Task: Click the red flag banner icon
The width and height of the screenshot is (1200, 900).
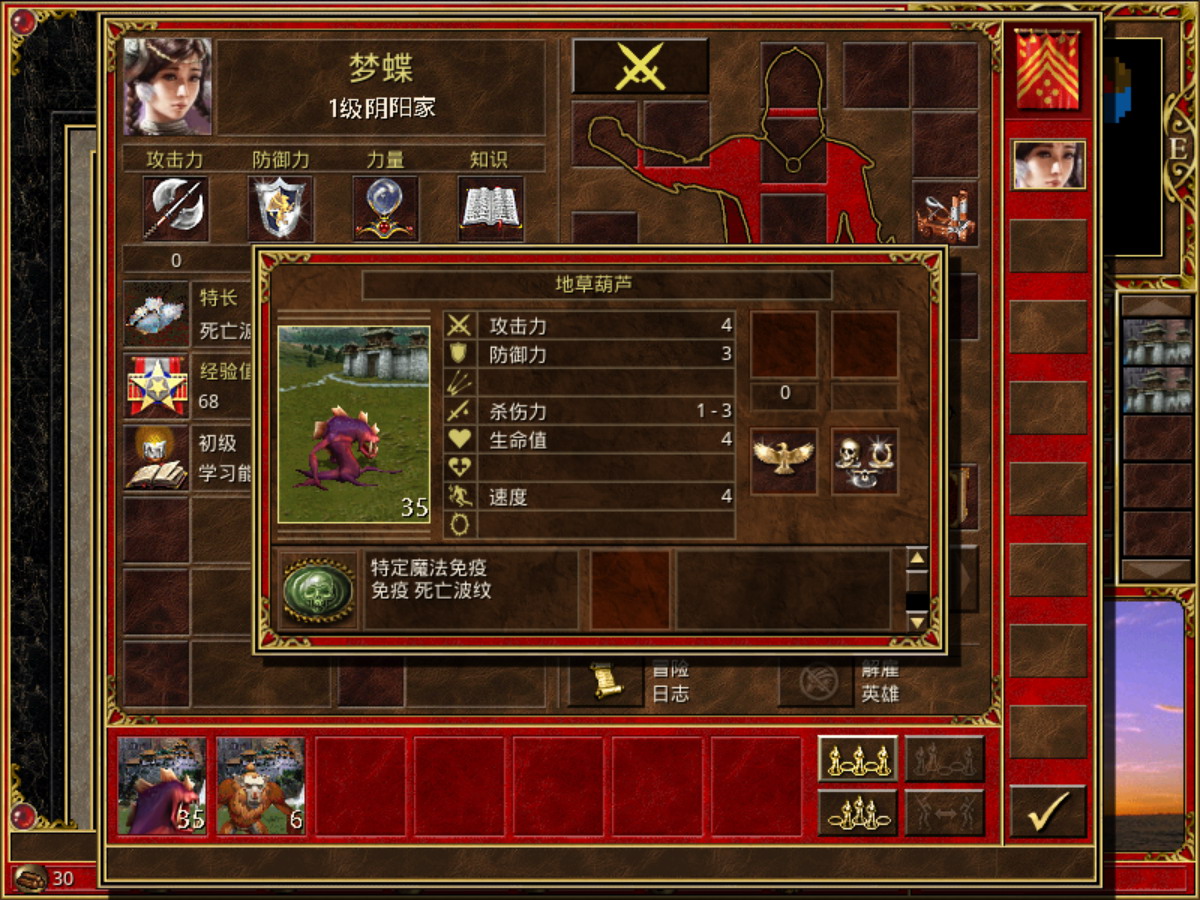Action: 1048,70
